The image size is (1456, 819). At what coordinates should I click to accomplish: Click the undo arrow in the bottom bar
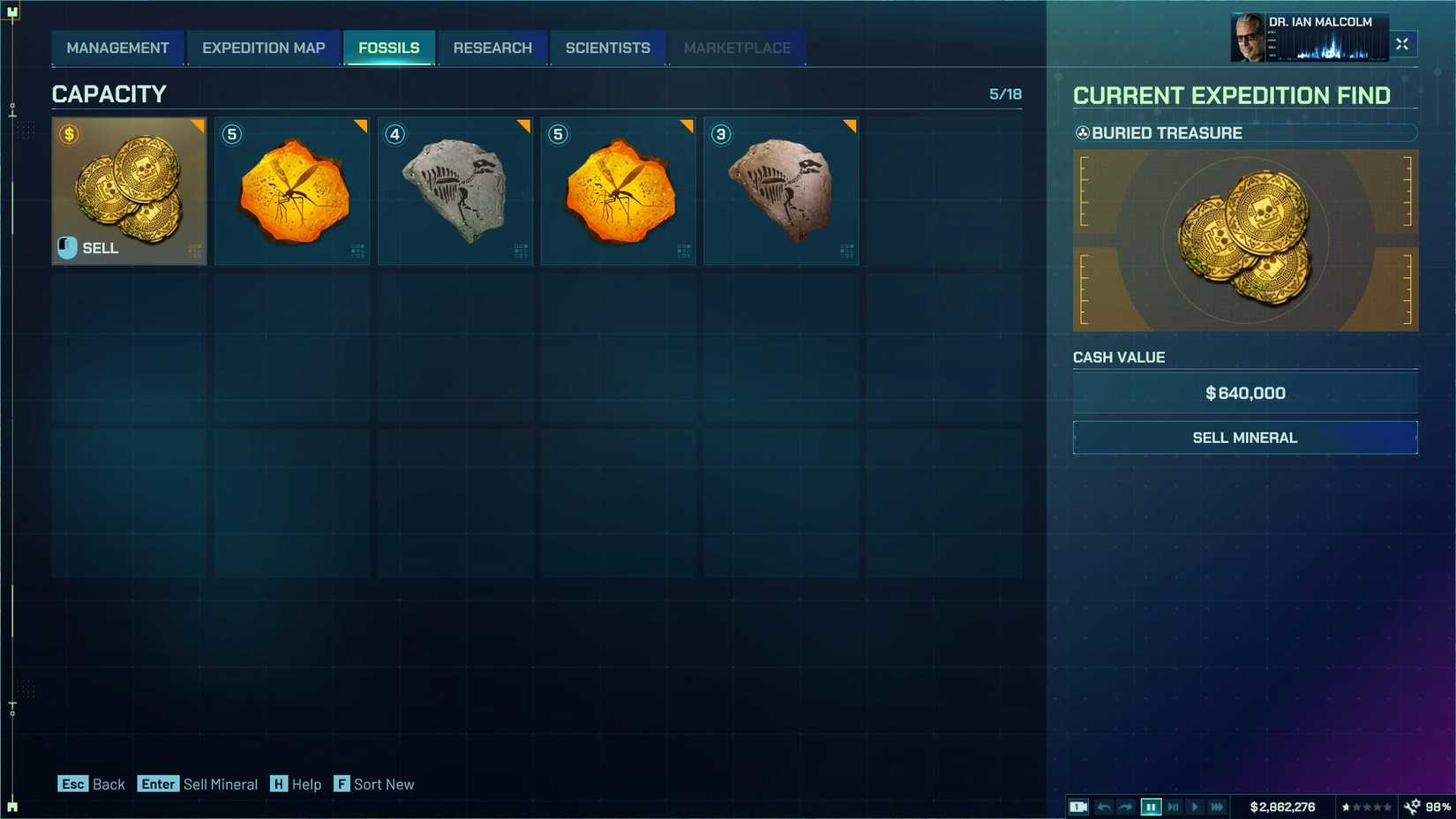[1103, 806]
